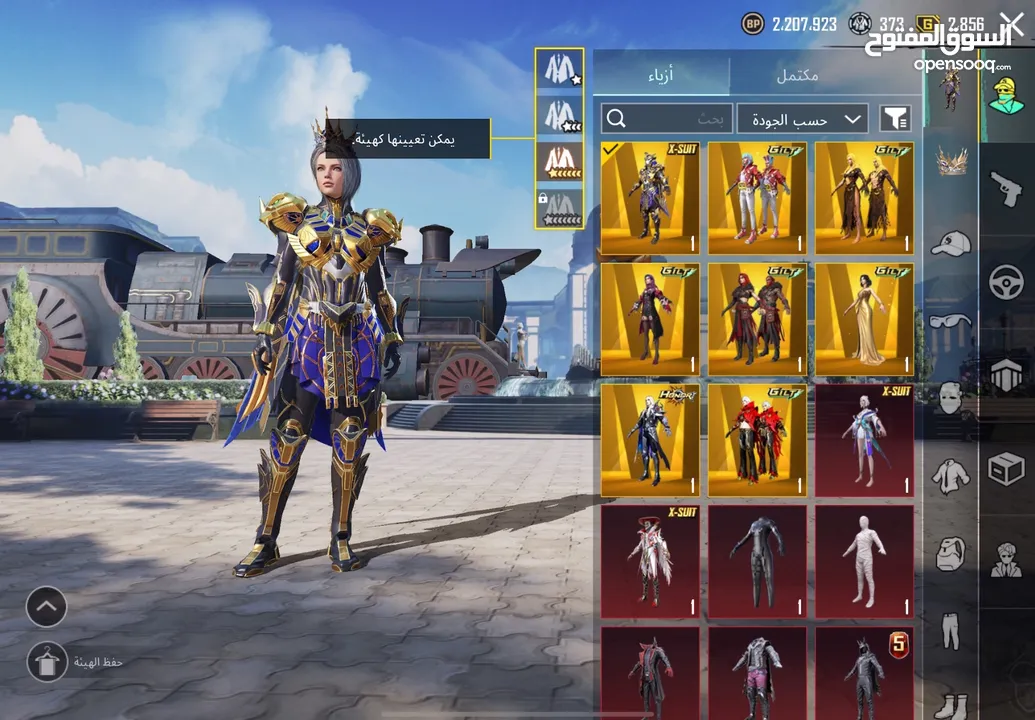Screen dimensions: 1035x720
Task: Click the outfit search field
Action: click(x=667, y=119)
